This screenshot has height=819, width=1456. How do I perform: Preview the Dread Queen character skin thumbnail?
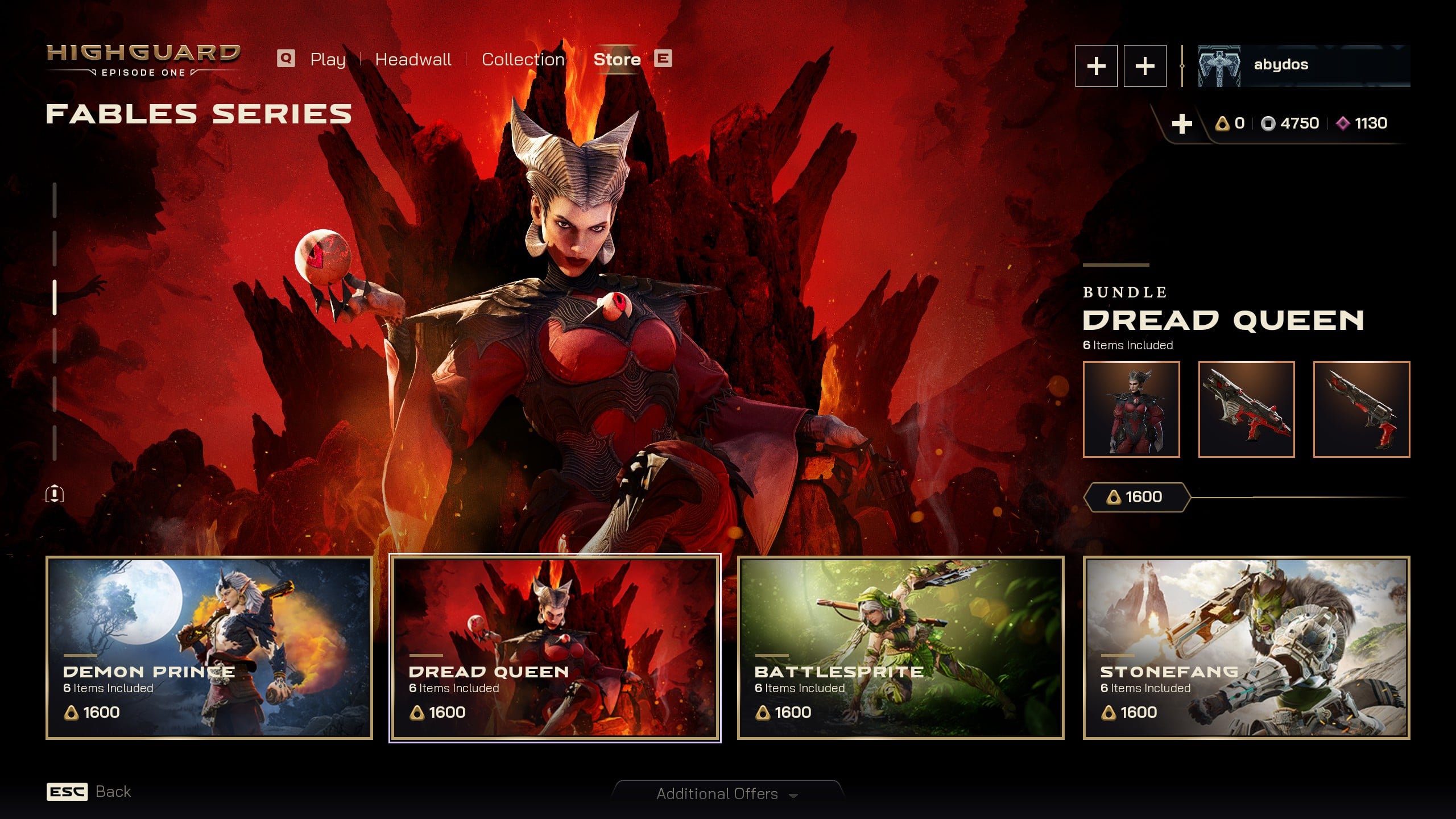pos(1131,409)
